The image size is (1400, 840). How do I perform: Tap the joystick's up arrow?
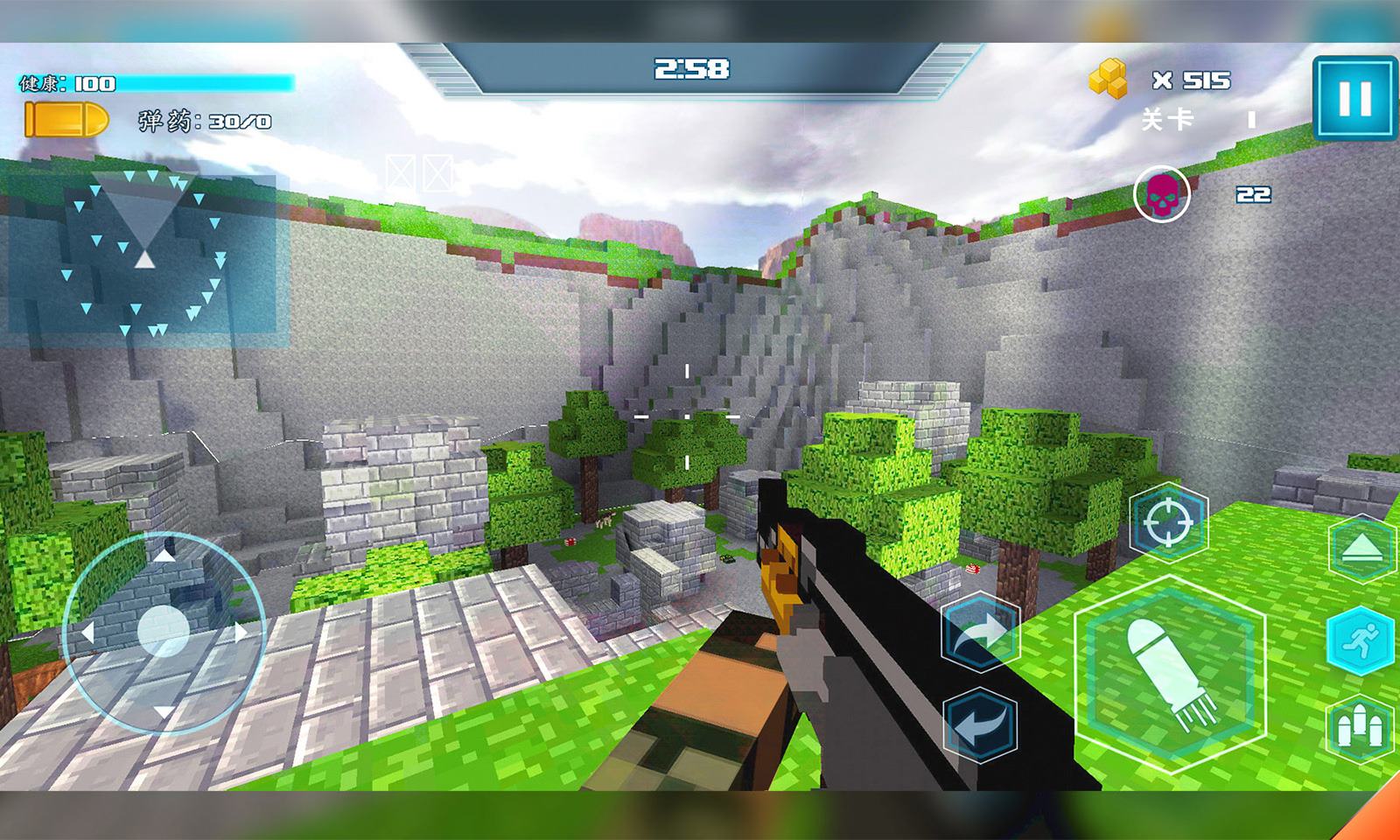coord(164,554)
